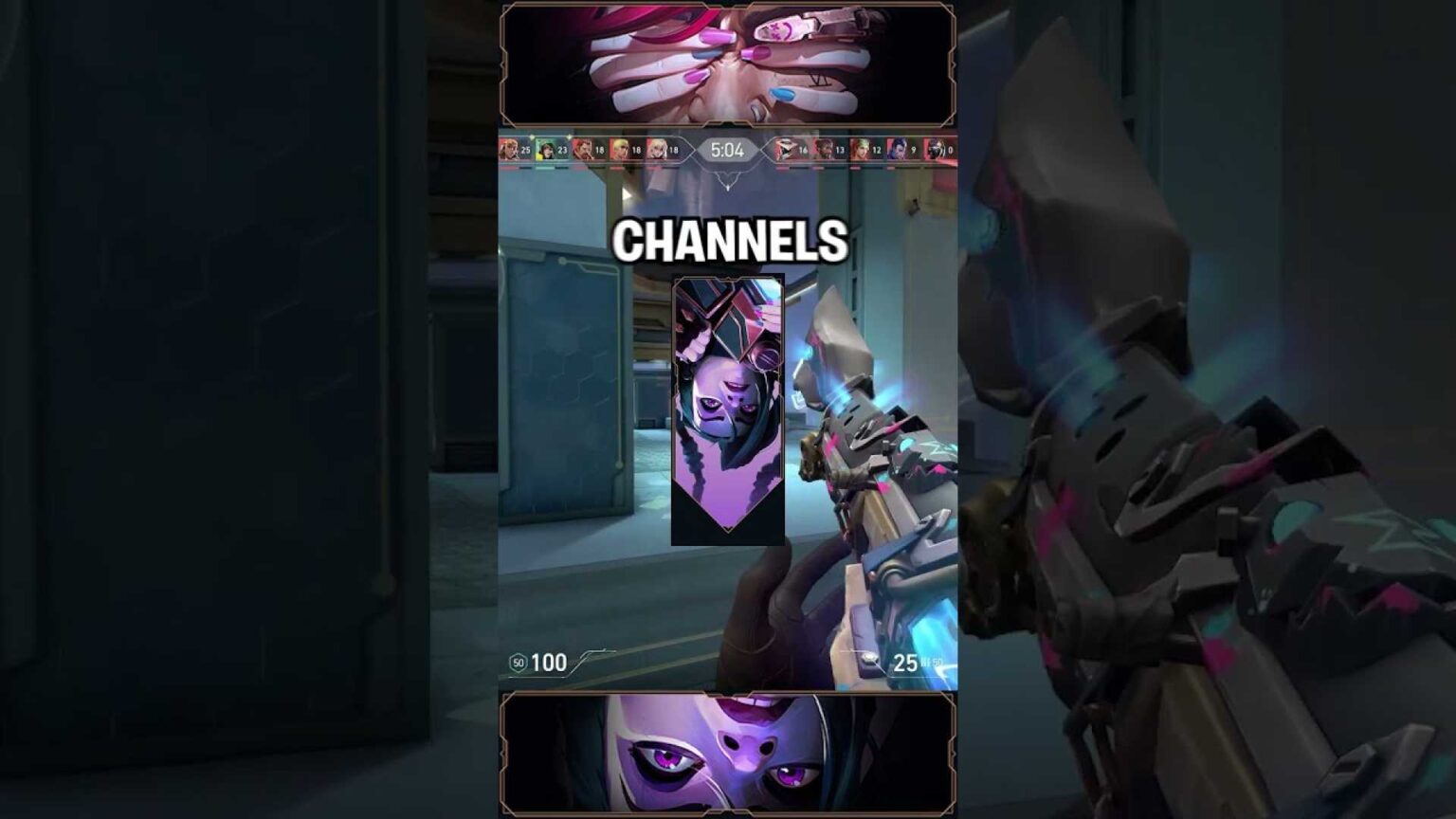This screenshot has width=1456, height=819.
Task: Select the third ally agent portrait with 18 kills
Action: tap(585, 152)
